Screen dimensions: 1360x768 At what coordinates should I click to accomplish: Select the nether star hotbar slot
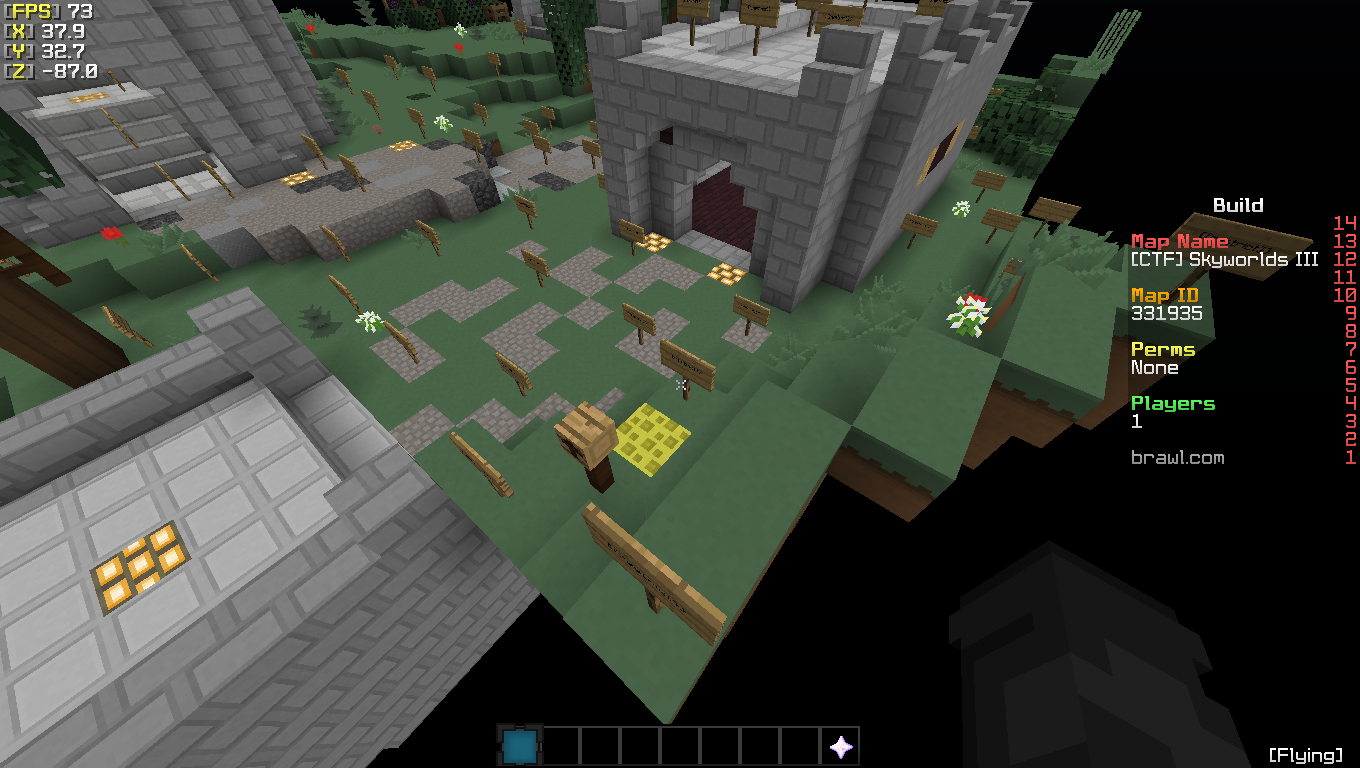pyautogui.click(x=840, y=746)
